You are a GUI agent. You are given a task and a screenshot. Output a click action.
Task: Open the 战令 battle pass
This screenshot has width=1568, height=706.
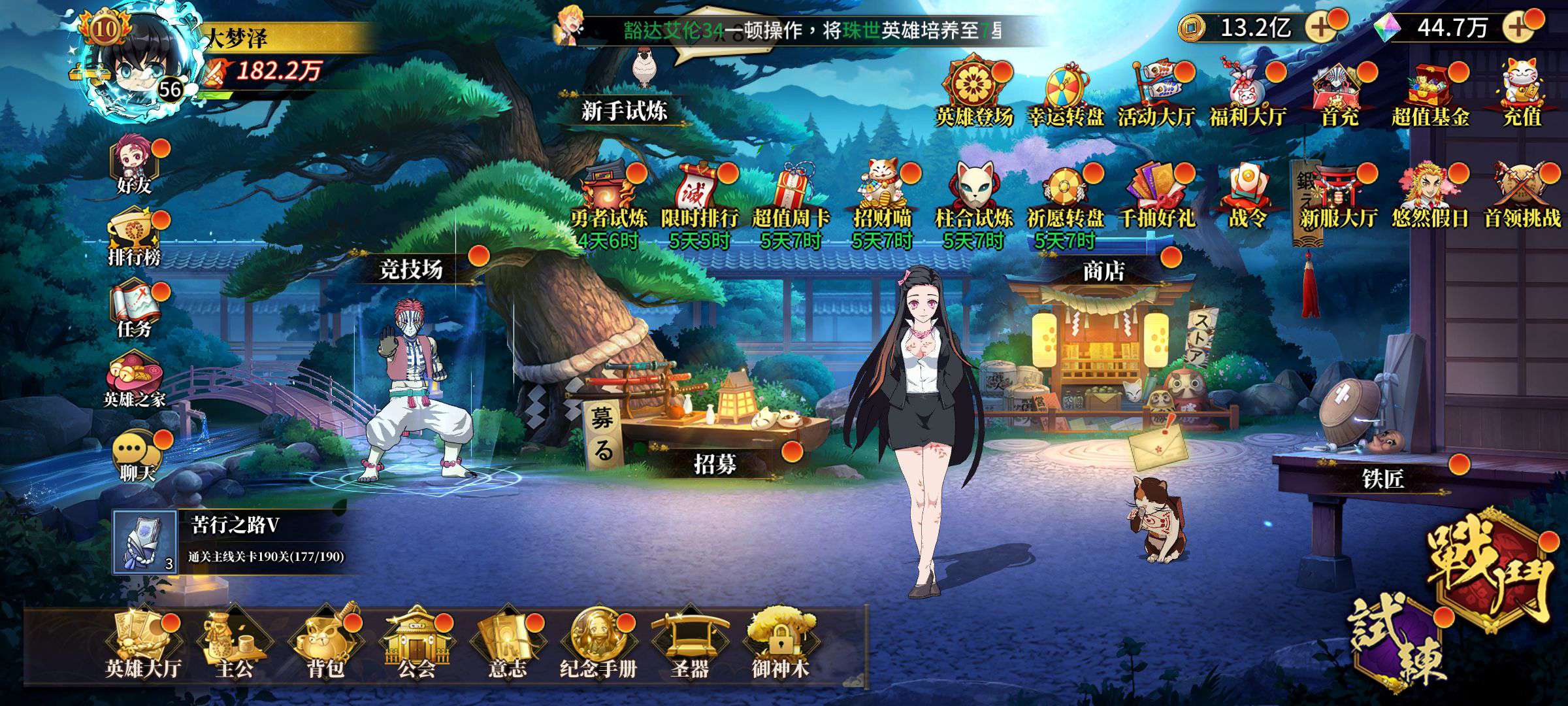tap(1248, 196)
